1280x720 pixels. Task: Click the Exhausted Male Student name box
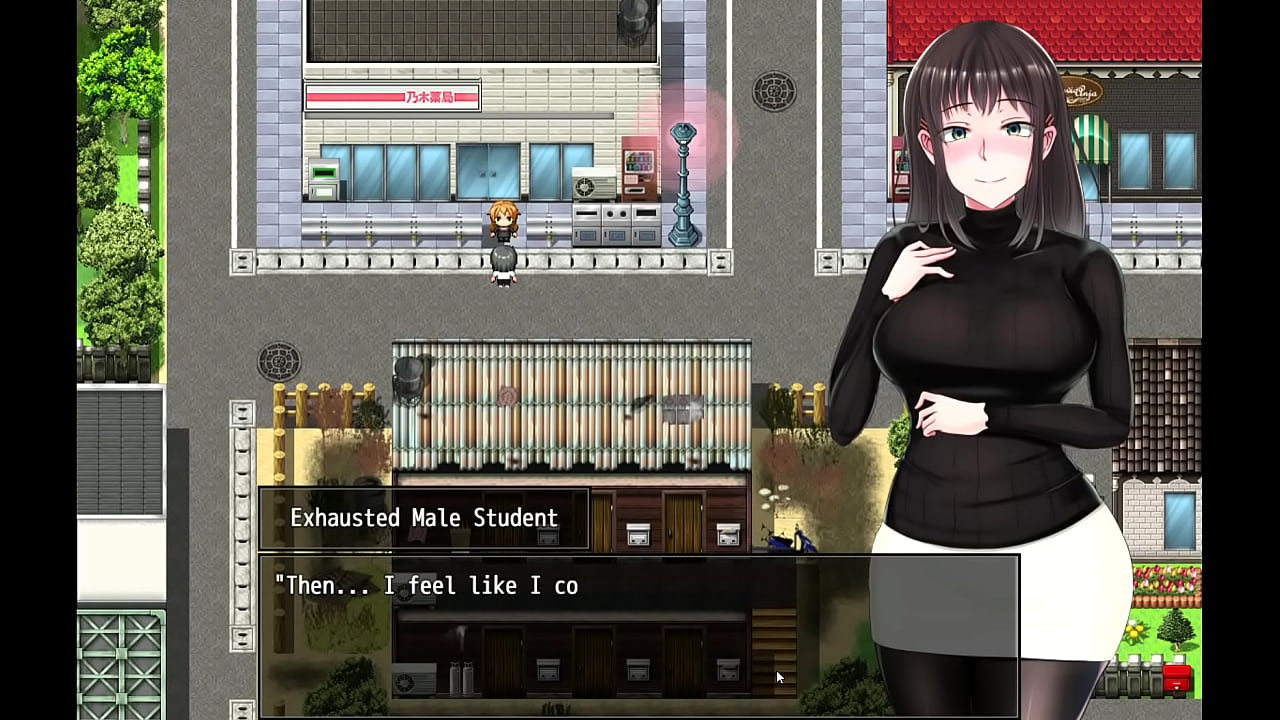click(x=423, y=518)
